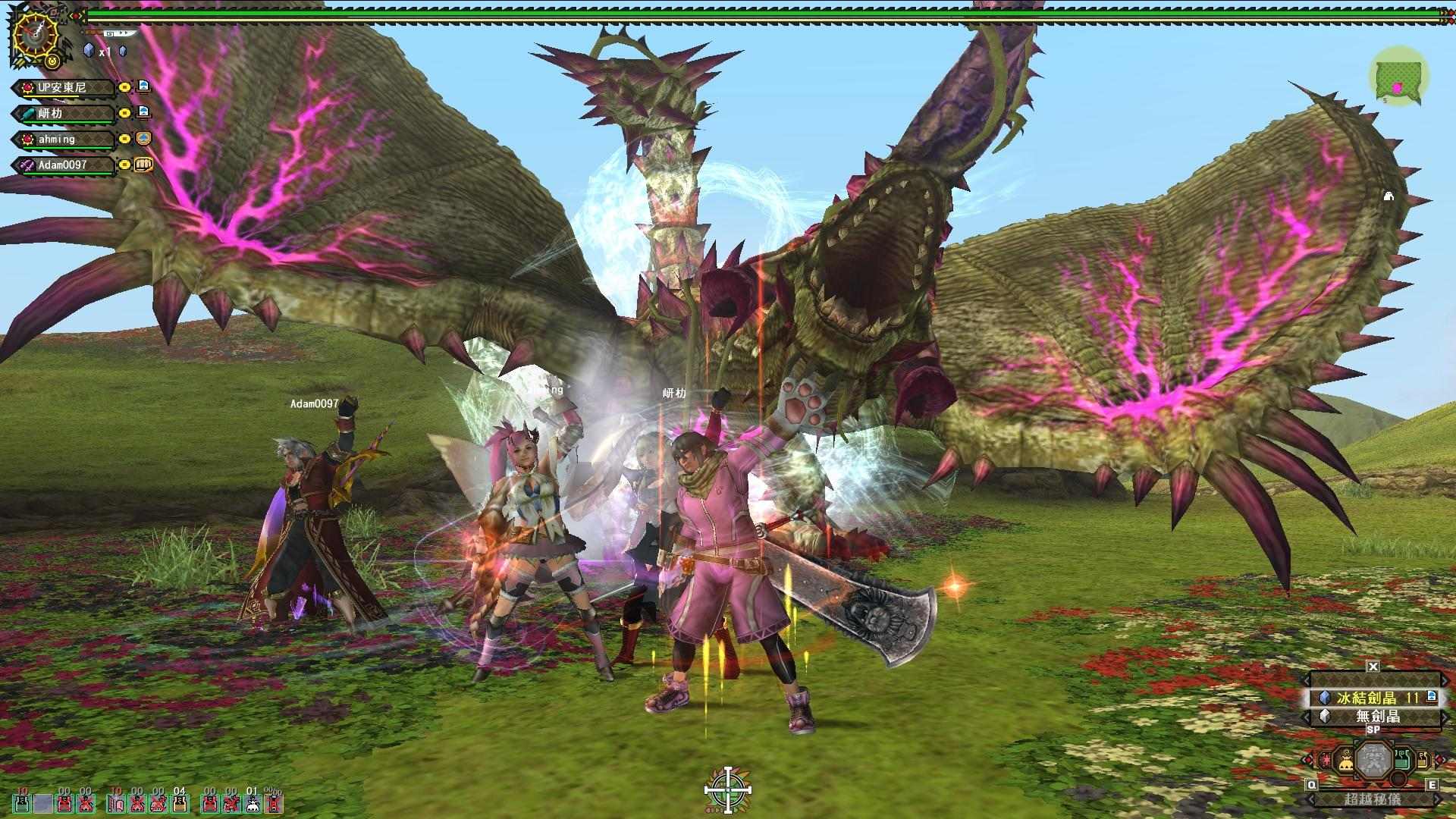Select the 冰結劍晶 11 entry
This screenshot has width=1456, height=819.
(x=1373, y=698)
